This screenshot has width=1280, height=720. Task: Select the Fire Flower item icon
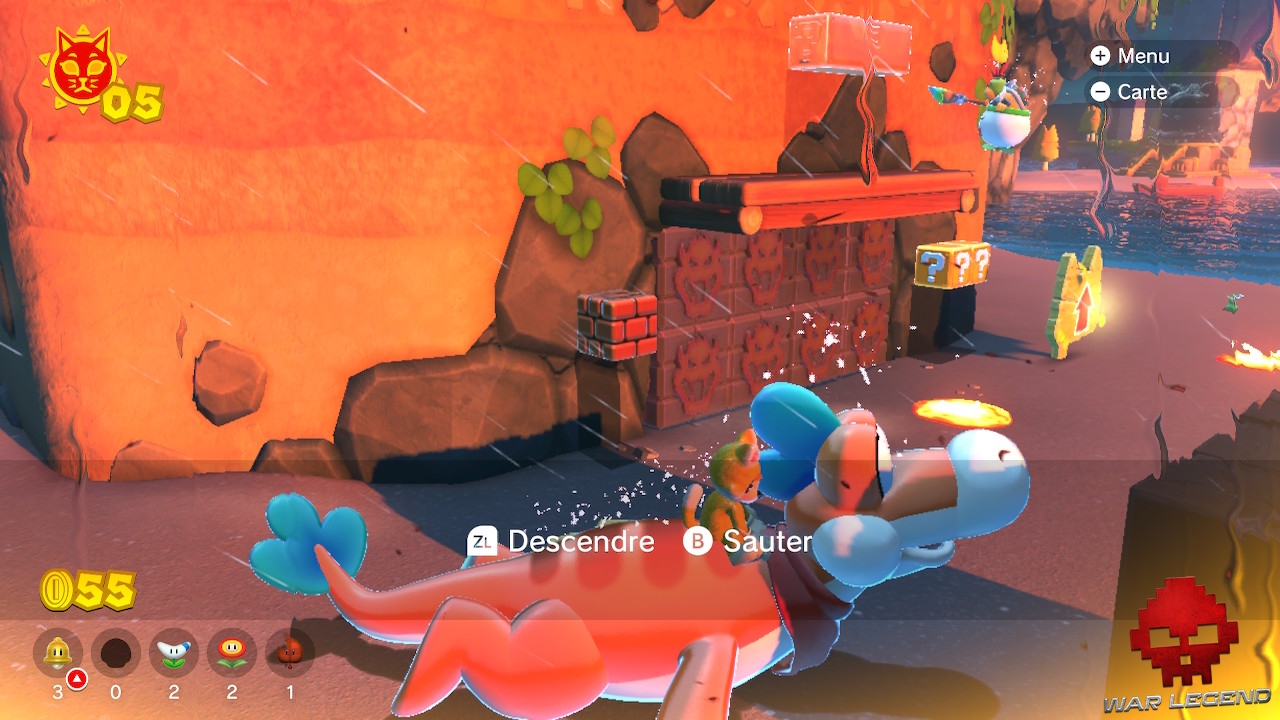[x=232, y=653]
